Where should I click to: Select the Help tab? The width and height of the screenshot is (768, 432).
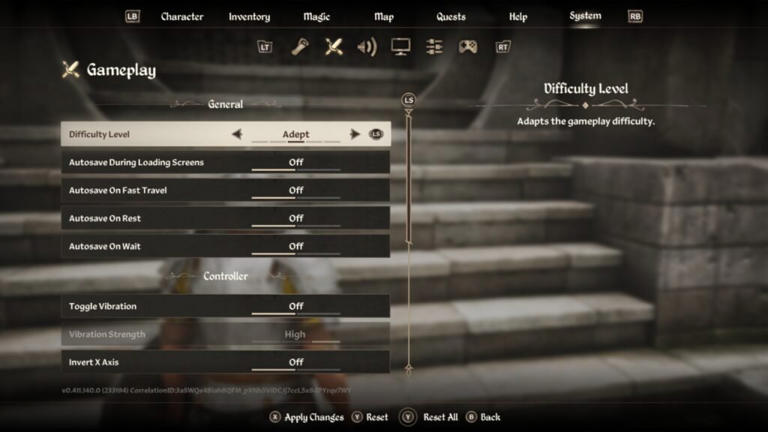[518, 17]
